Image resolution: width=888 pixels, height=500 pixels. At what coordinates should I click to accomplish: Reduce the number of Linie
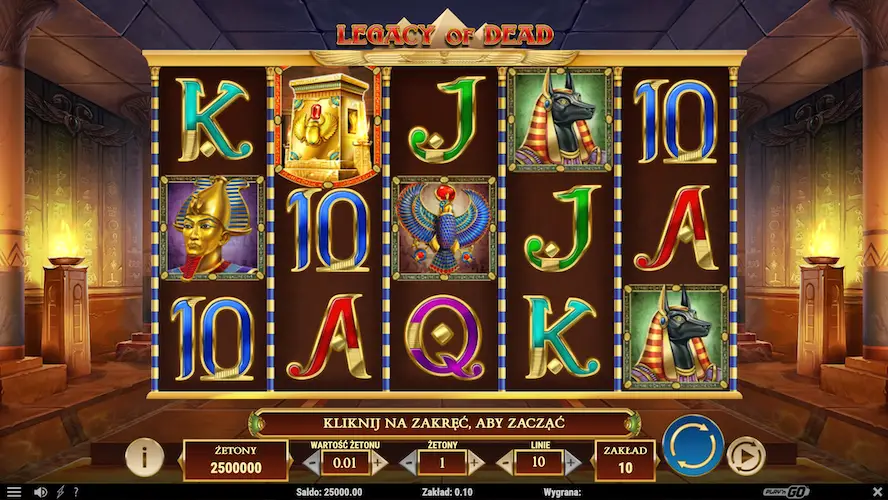(x=504, y=462)
